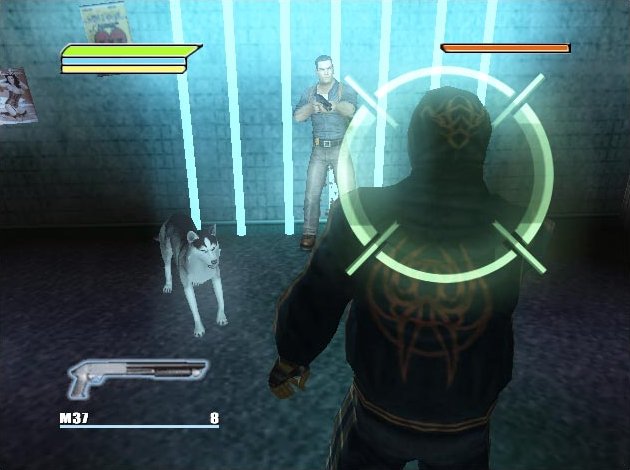This screenshot has width=630, height=470.
Task: Select the M37 shotgun weapon icon
Action: click(137, 376)
